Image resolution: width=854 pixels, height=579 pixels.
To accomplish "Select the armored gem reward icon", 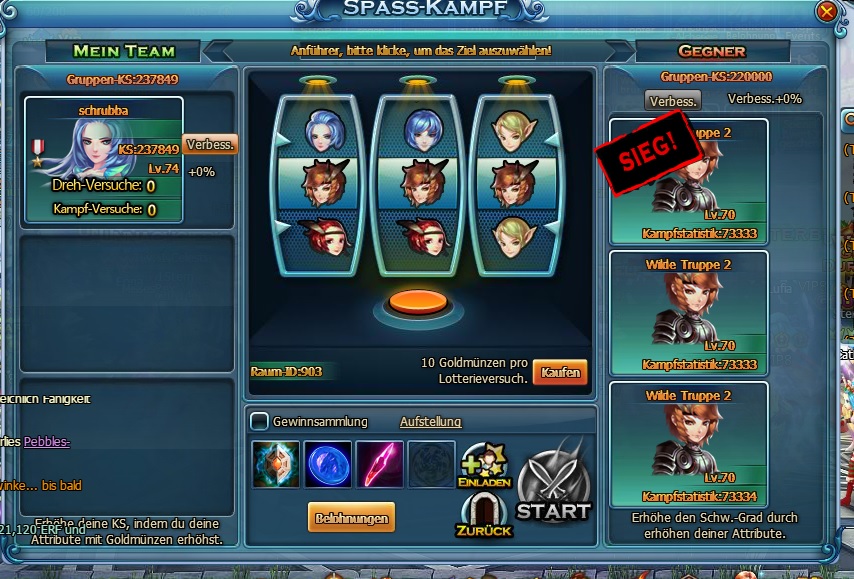I will pos(276,465).
